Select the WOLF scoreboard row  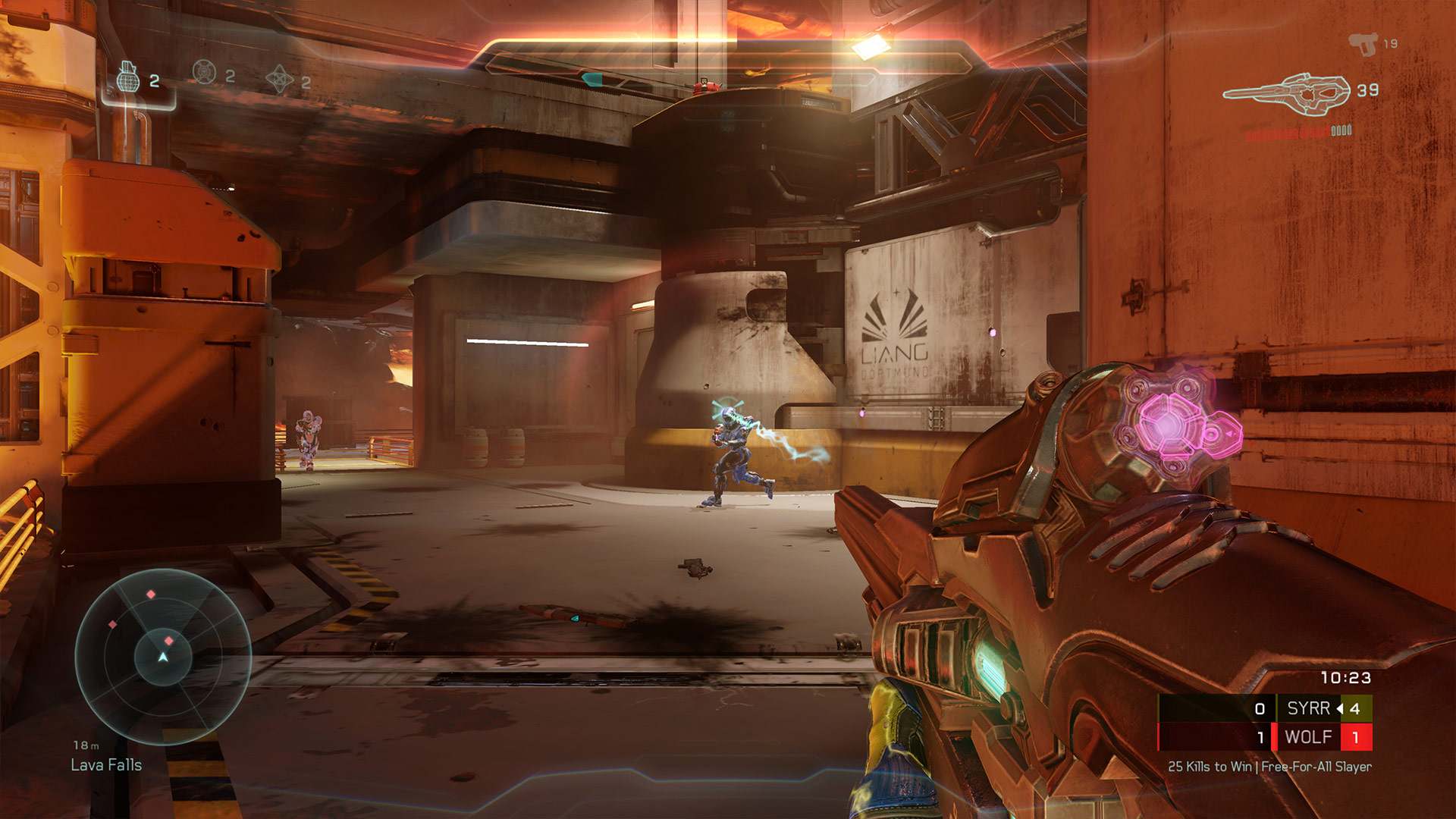(x=1265, y=736)
